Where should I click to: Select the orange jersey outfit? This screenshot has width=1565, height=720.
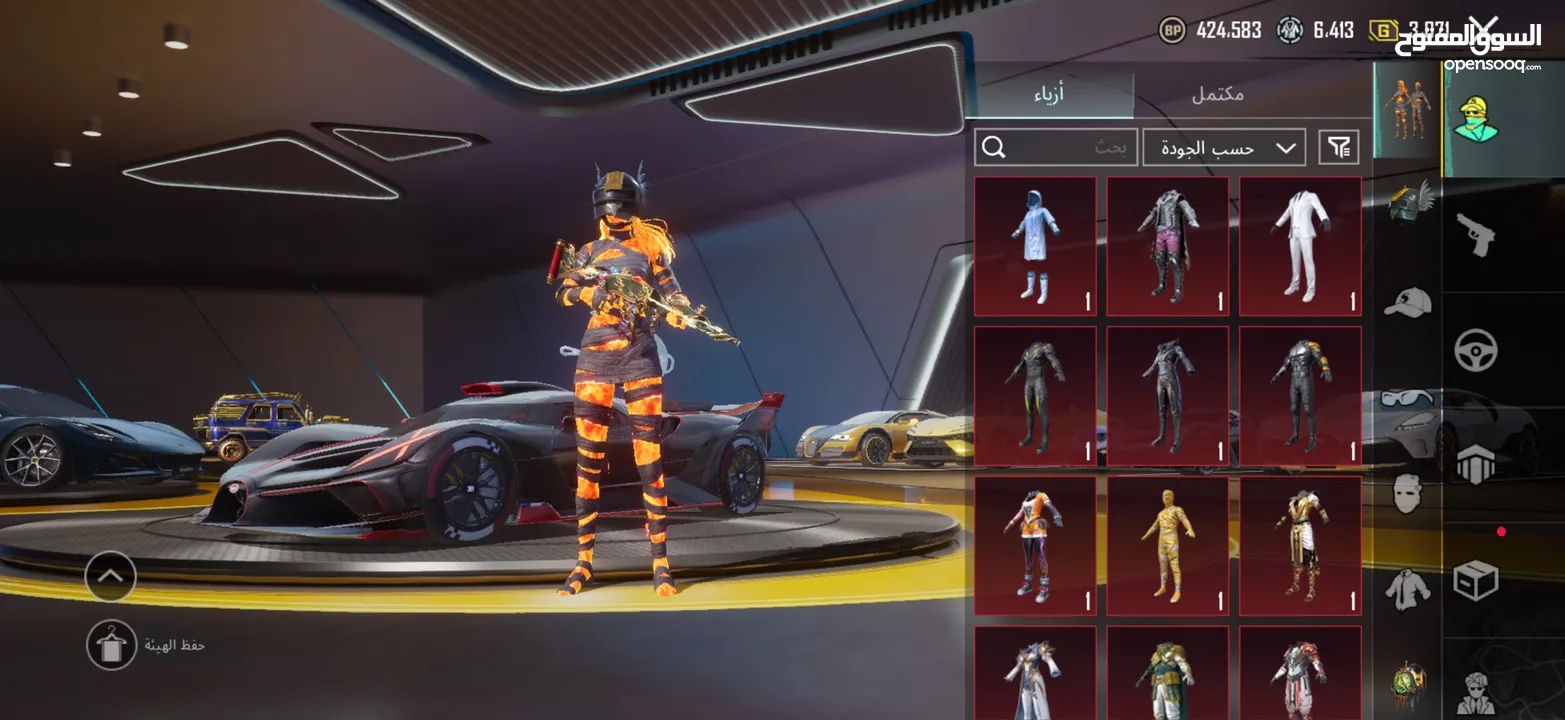pyautogui.click(x=1035, y=545)
